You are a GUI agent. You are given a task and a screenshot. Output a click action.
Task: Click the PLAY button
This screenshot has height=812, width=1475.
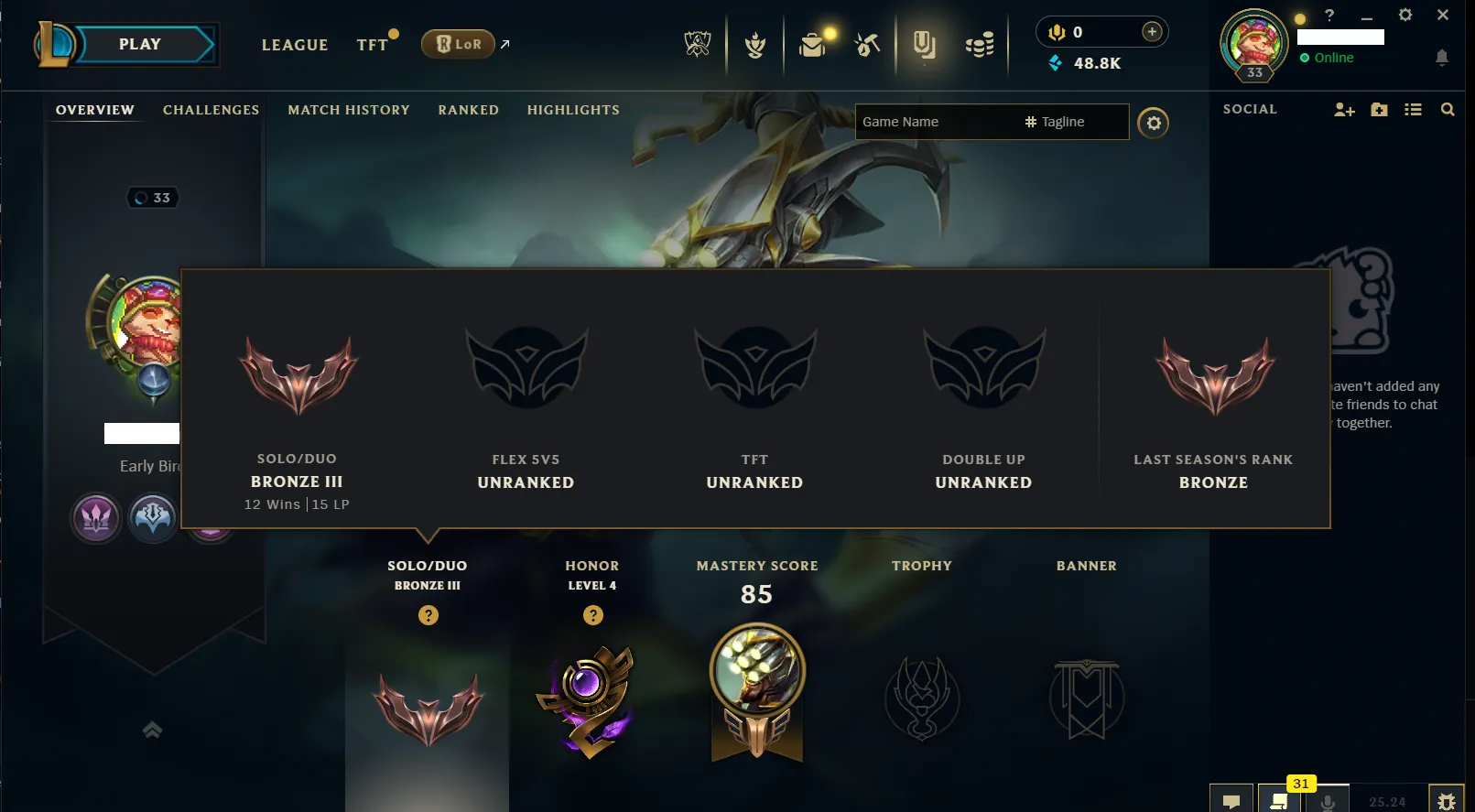141,43
